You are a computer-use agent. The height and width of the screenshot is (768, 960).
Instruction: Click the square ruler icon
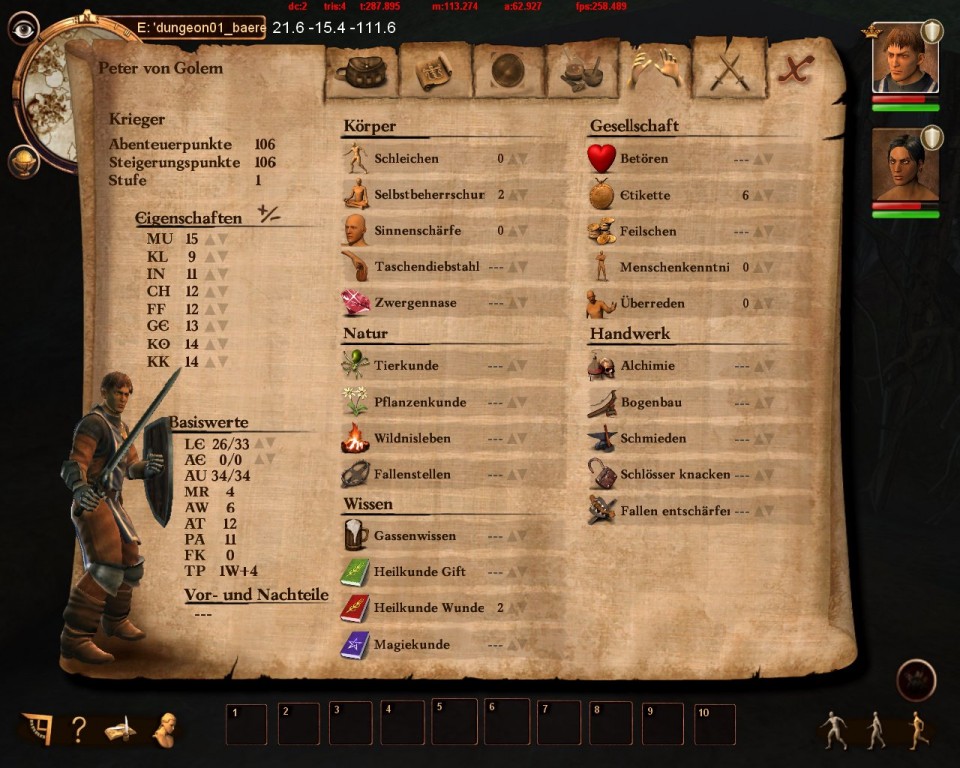(37, 729)
